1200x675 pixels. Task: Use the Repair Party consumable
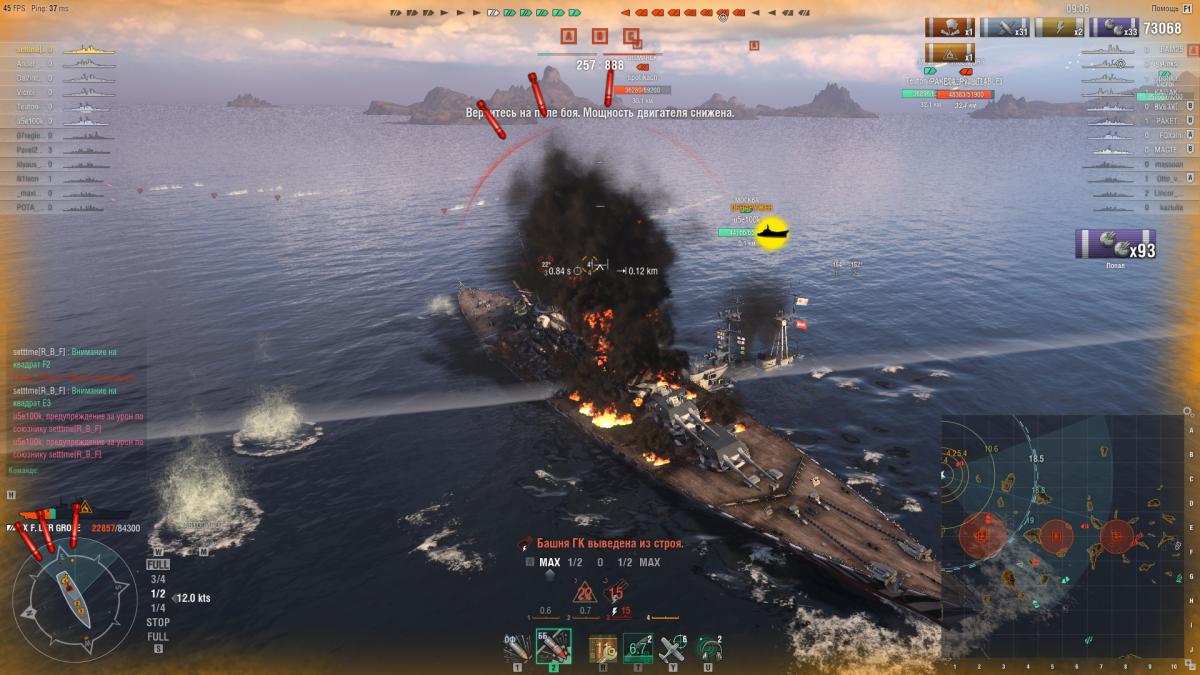point(638,648)
